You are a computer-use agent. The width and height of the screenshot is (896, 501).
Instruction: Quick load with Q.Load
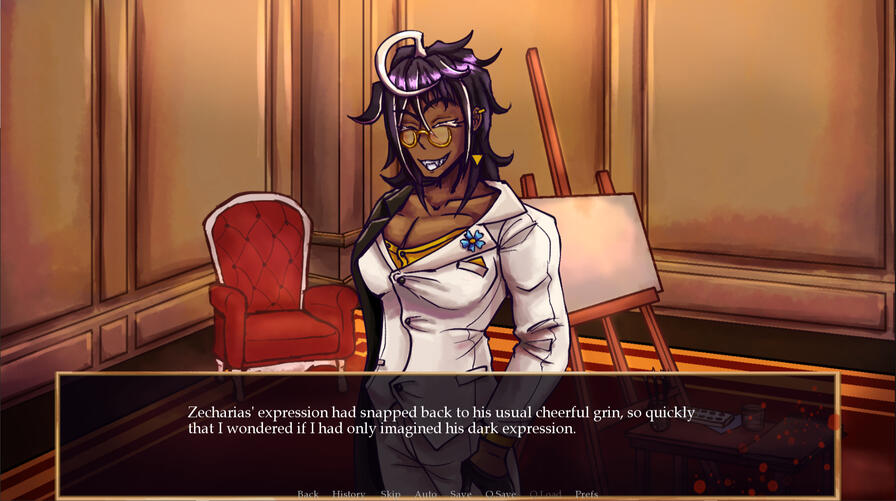546,494
